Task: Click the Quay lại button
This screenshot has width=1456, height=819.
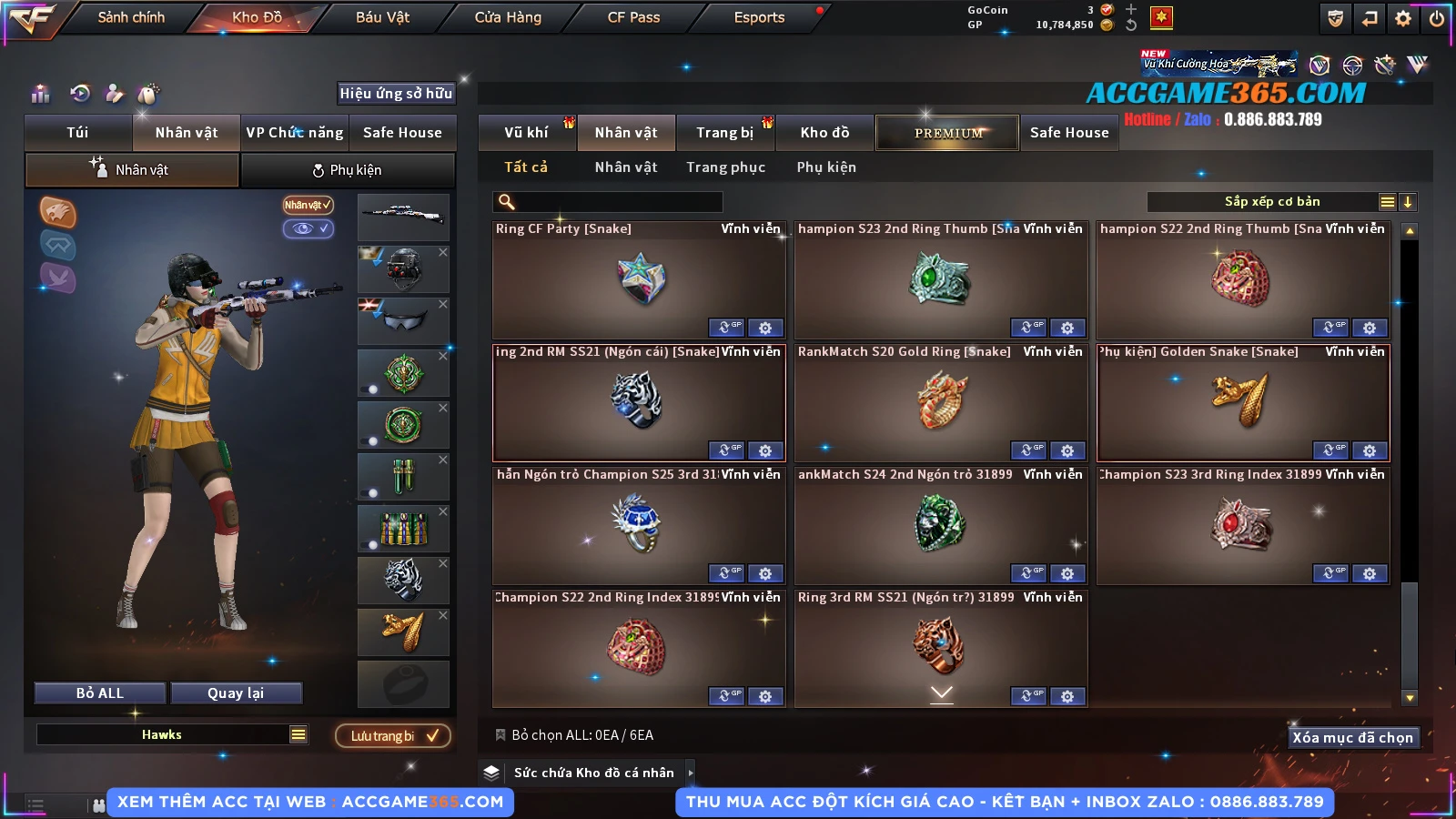Action: point(236,693)
